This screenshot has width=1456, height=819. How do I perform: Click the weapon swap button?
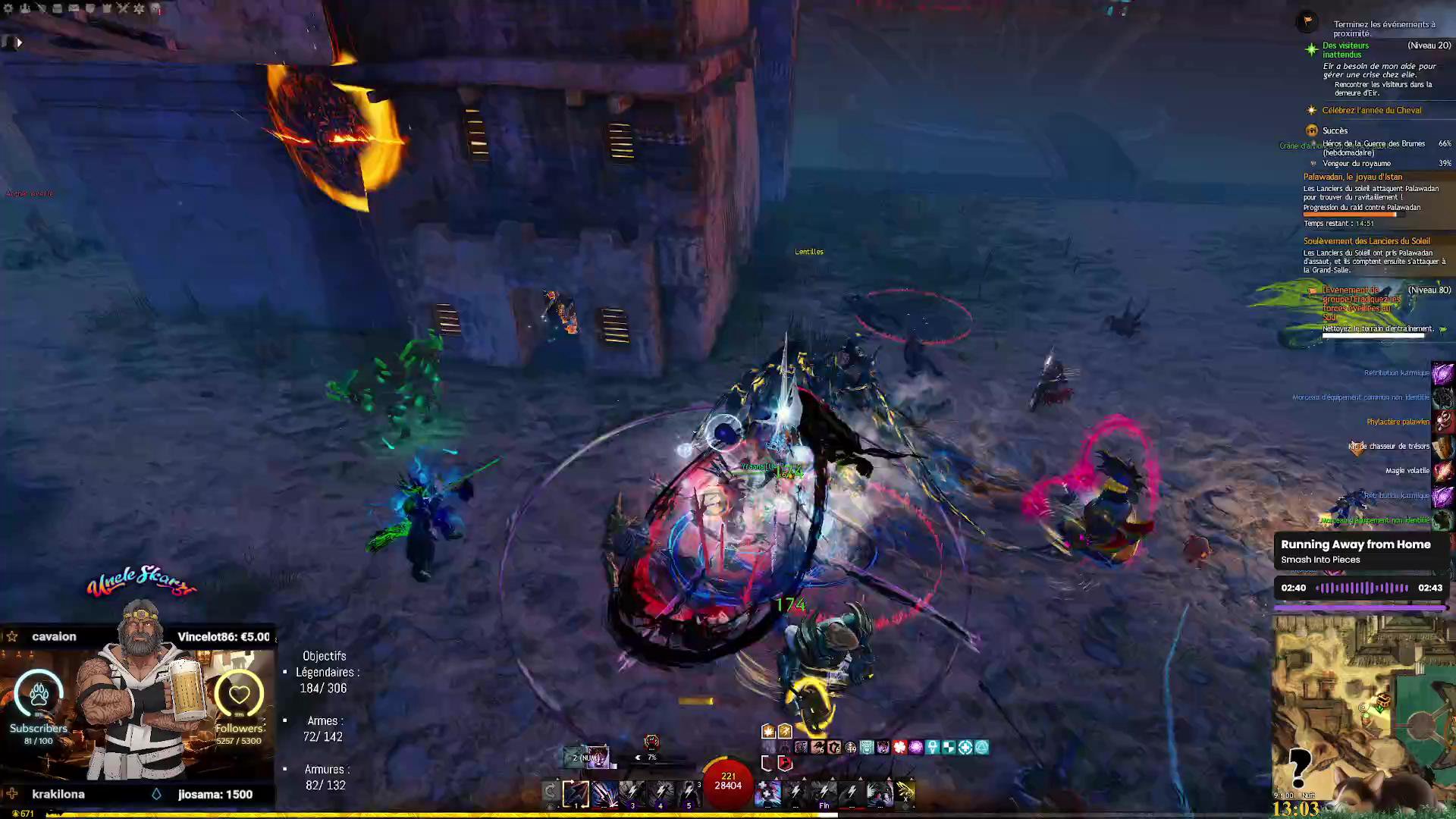pos(550,792)
